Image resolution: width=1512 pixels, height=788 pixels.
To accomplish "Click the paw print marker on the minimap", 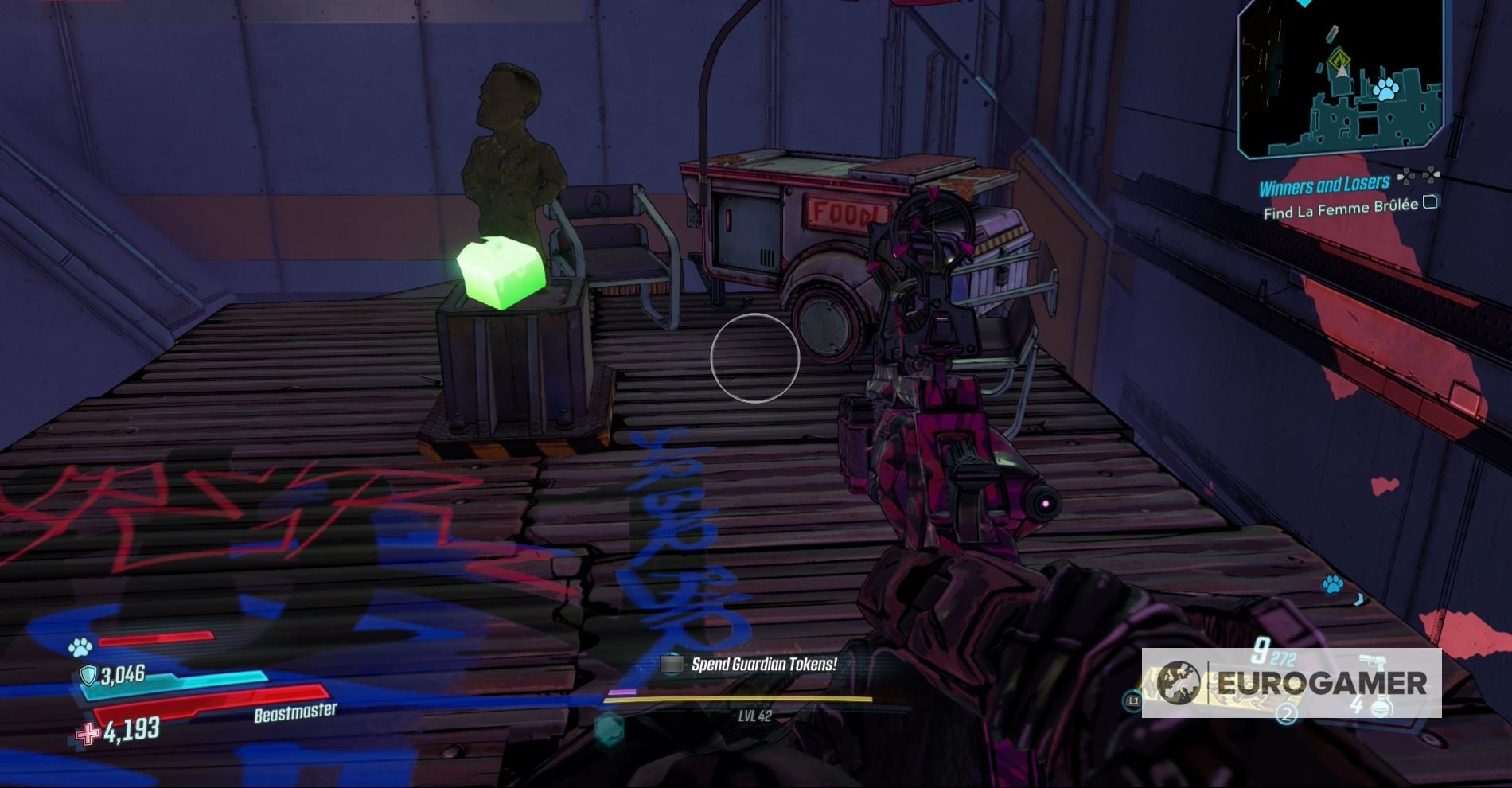I will pos(1386,91).
